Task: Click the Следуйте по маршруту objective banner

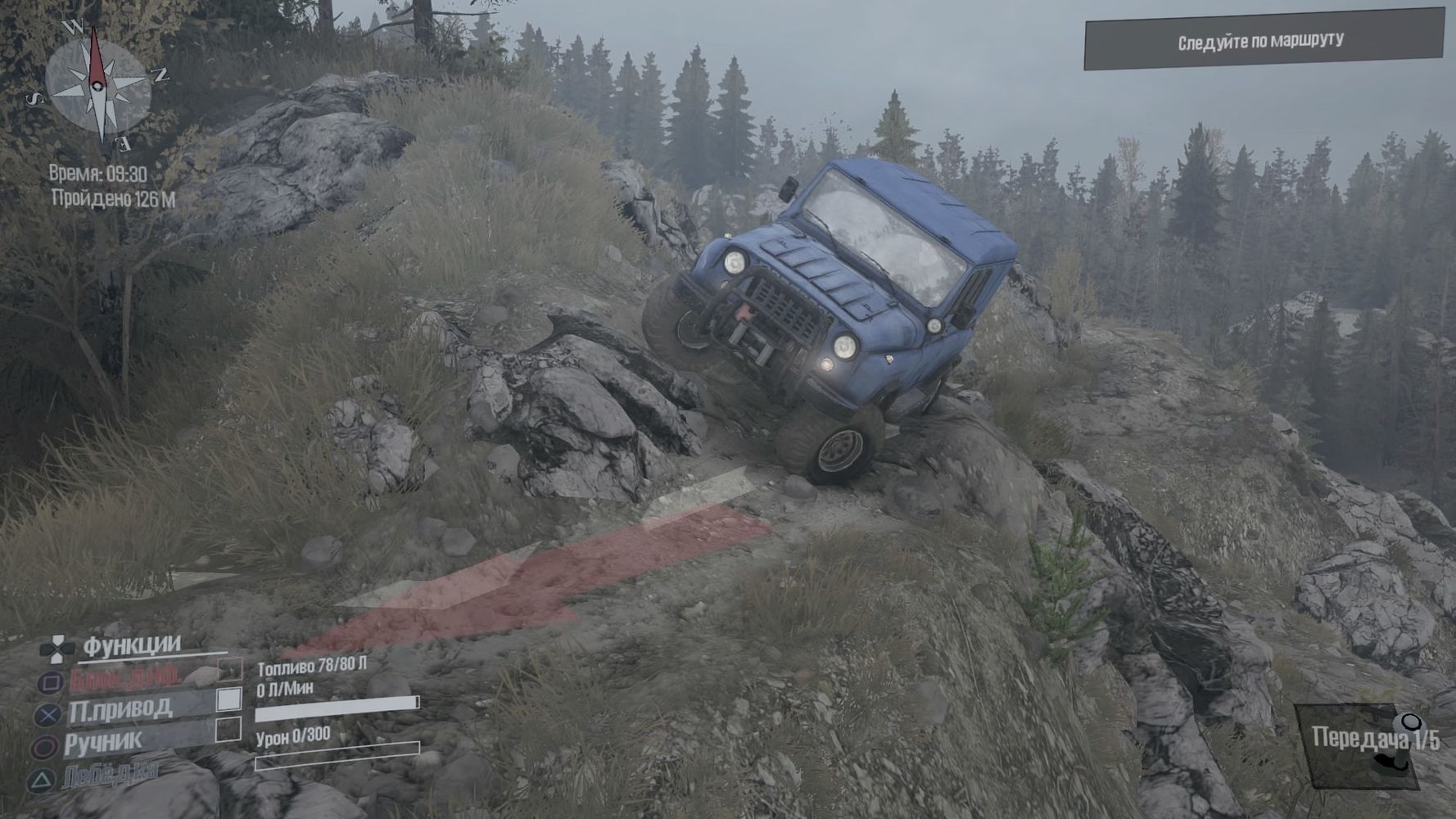Action: [x=1262, y=40]
